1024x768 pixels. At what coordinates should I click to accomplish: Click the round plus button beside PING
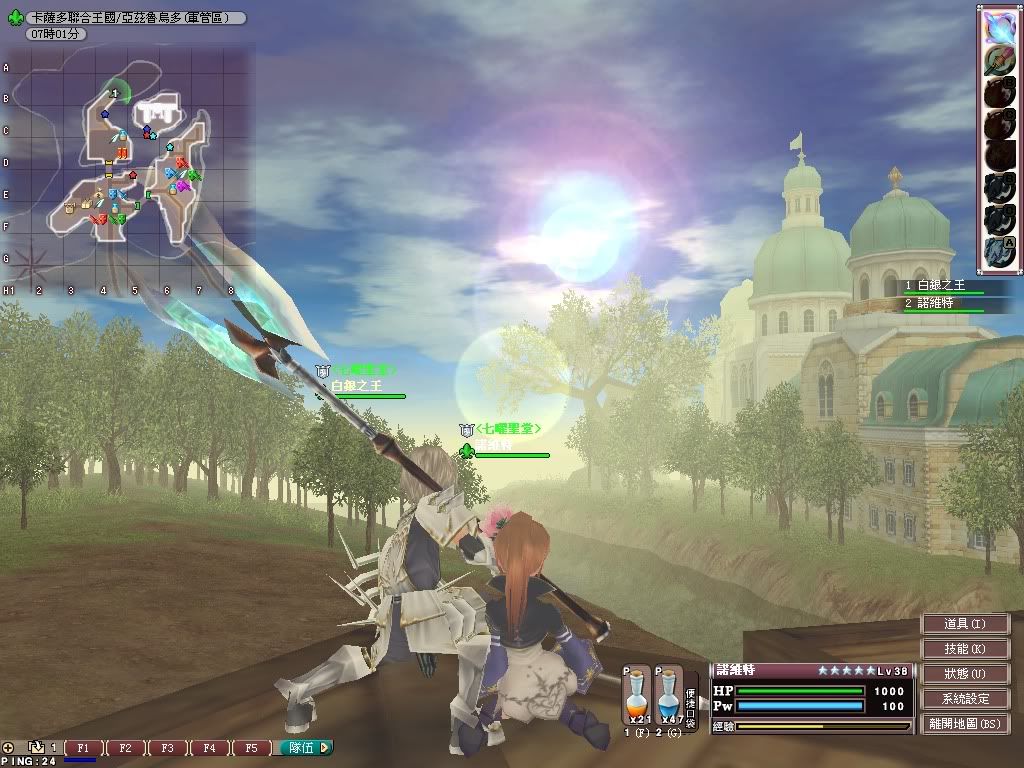point(9,747)
